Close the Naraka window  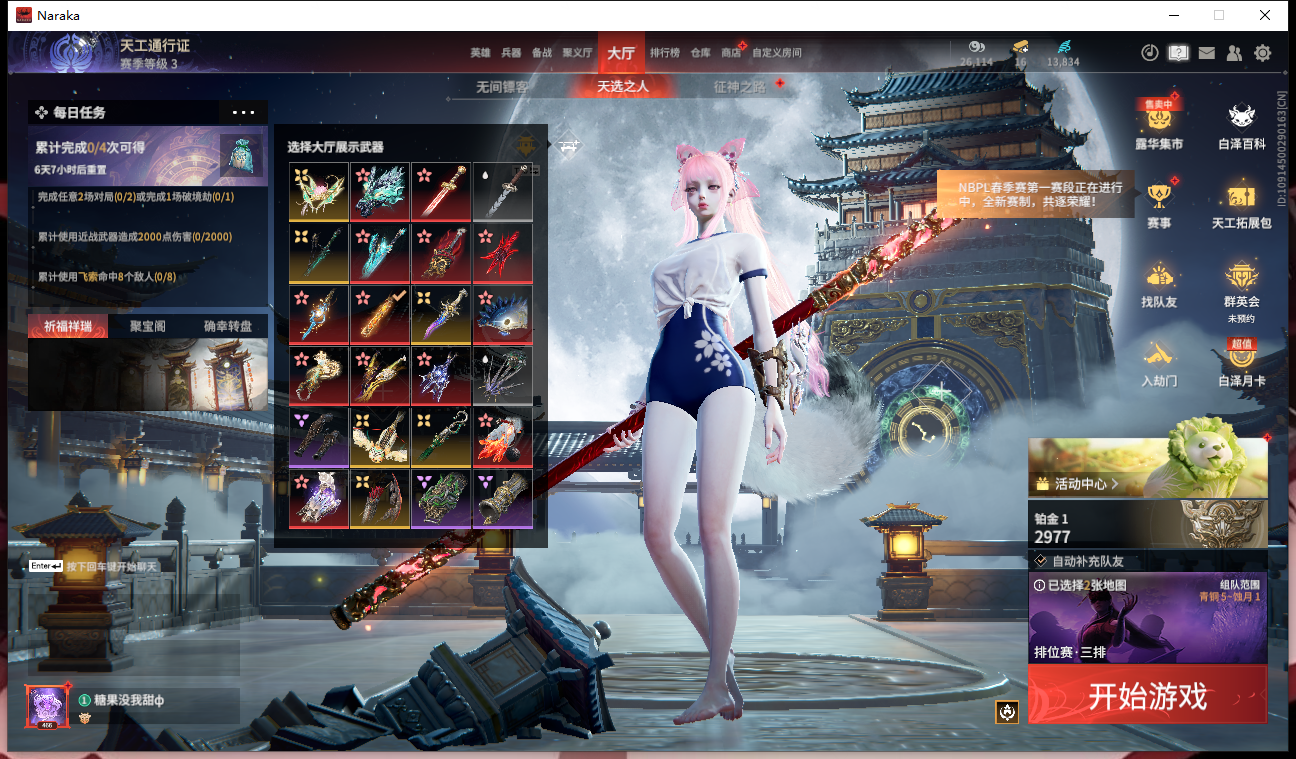pyautogui.click(x=1265, y=15)
